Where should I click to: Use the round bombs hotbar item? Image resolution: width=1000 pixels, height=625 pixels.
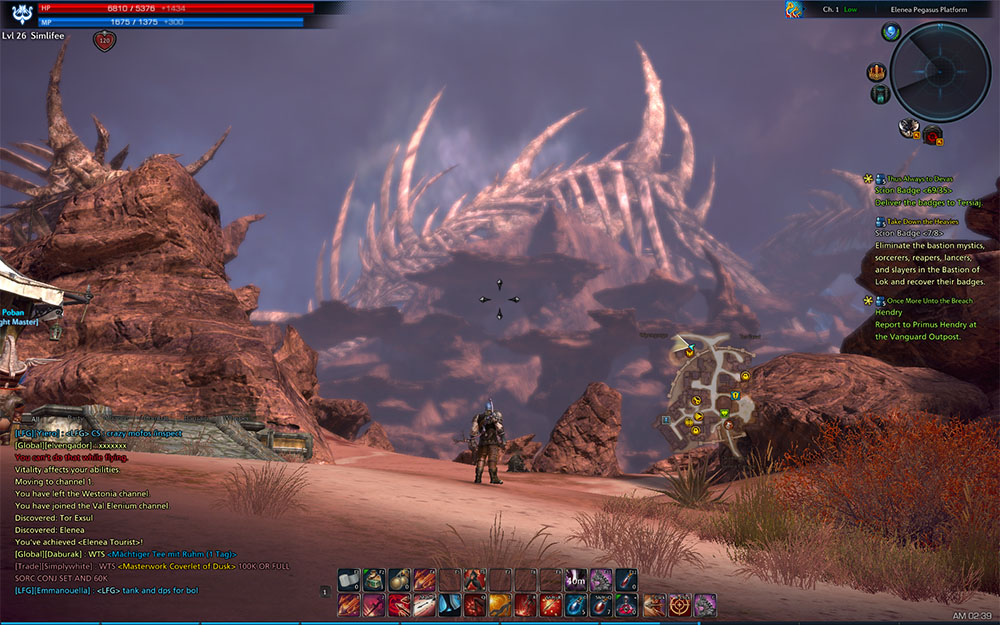coord(399,579)
